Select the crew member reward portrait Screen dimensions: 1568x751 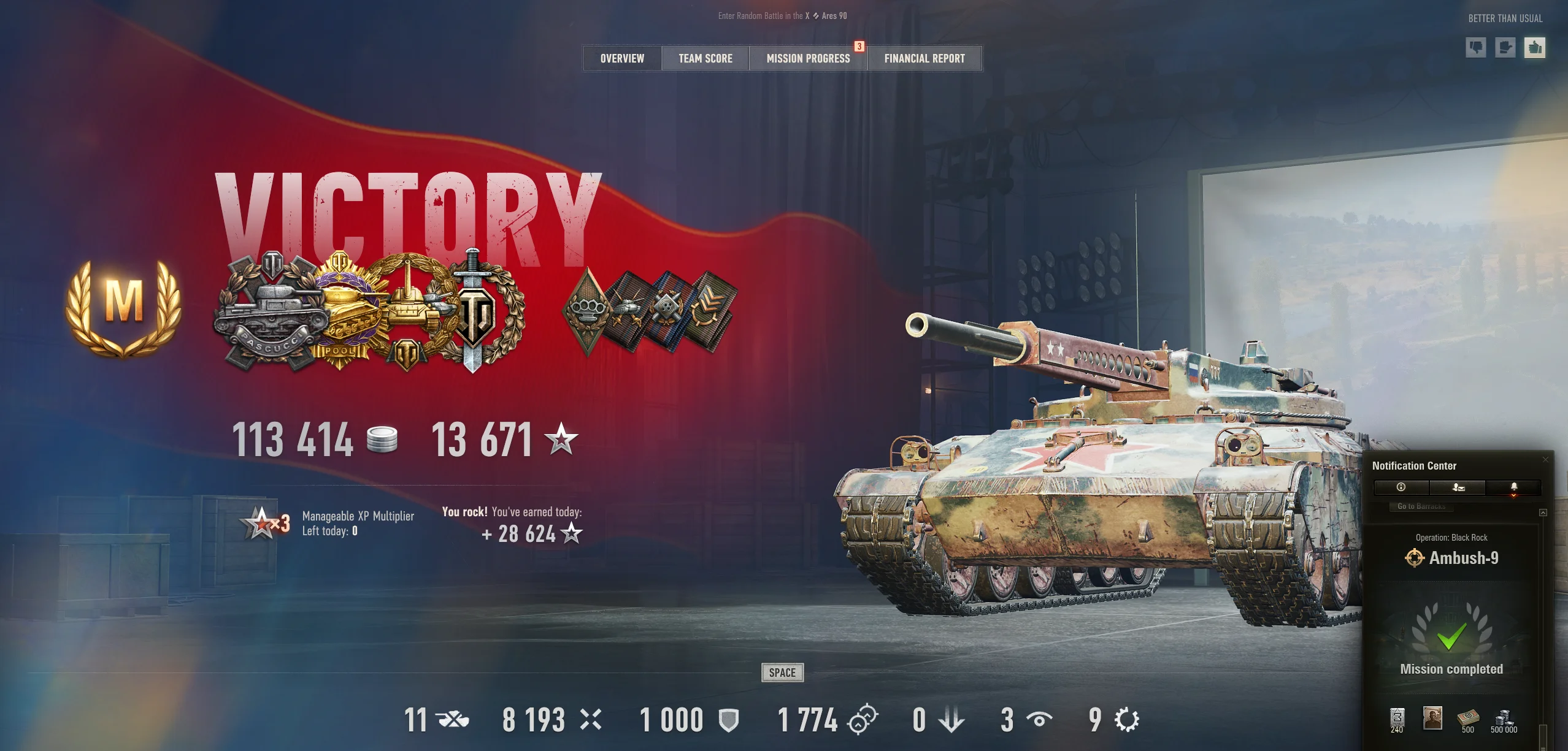[x=1432, y=719]
